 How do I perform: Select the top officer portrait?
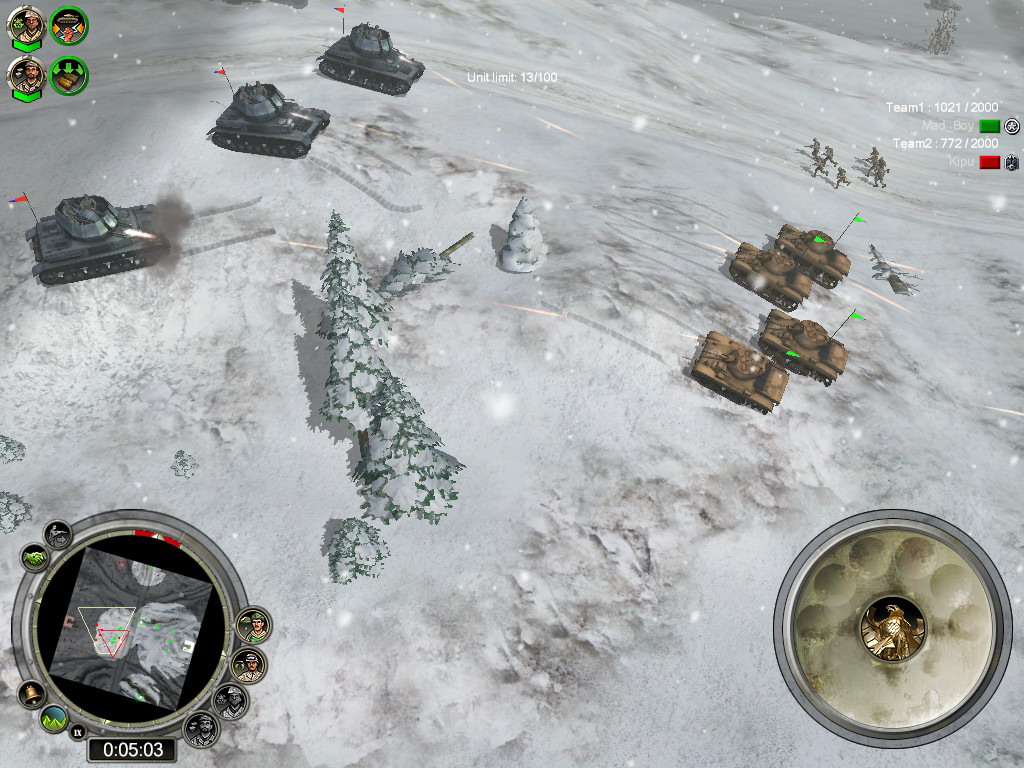pyautogui.click(x=25, y=27)
